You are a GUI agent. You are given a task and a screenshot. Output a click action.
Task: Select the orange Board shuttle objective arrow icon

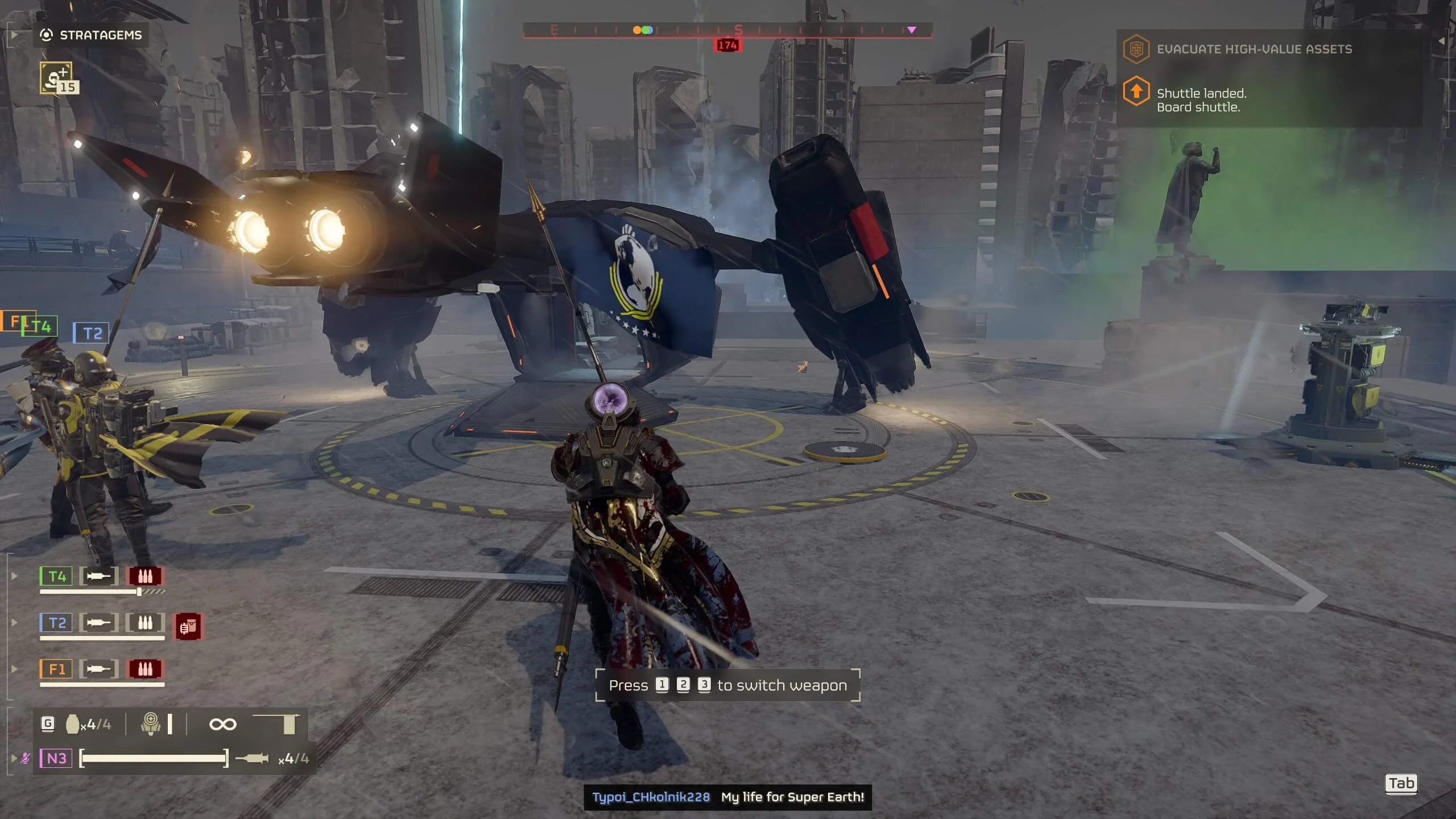1136,92
